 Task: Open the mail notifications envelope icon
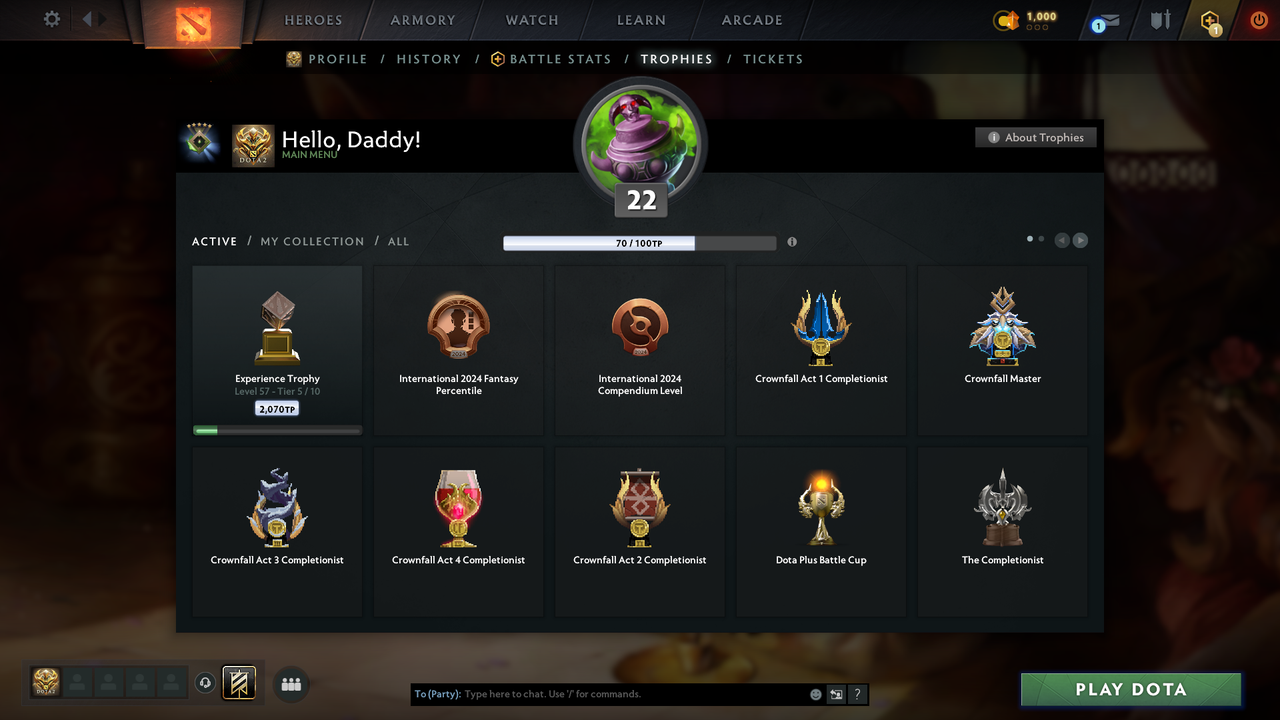pyautogui.click(x=1104, y=20)
